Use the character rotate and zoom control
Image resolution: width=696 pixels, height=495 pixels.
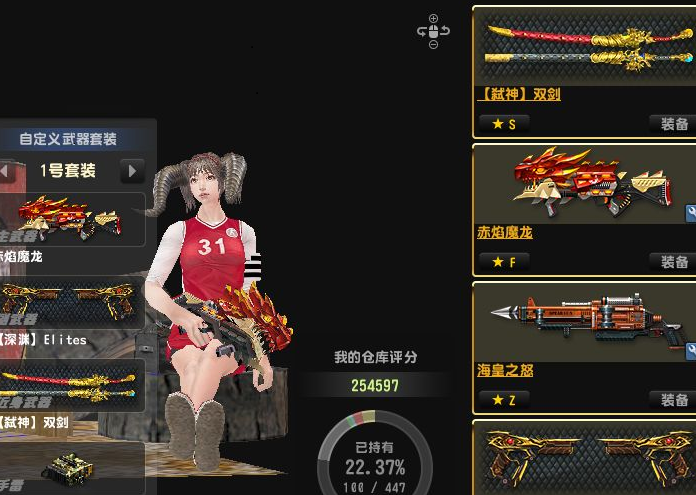(433, 32)
